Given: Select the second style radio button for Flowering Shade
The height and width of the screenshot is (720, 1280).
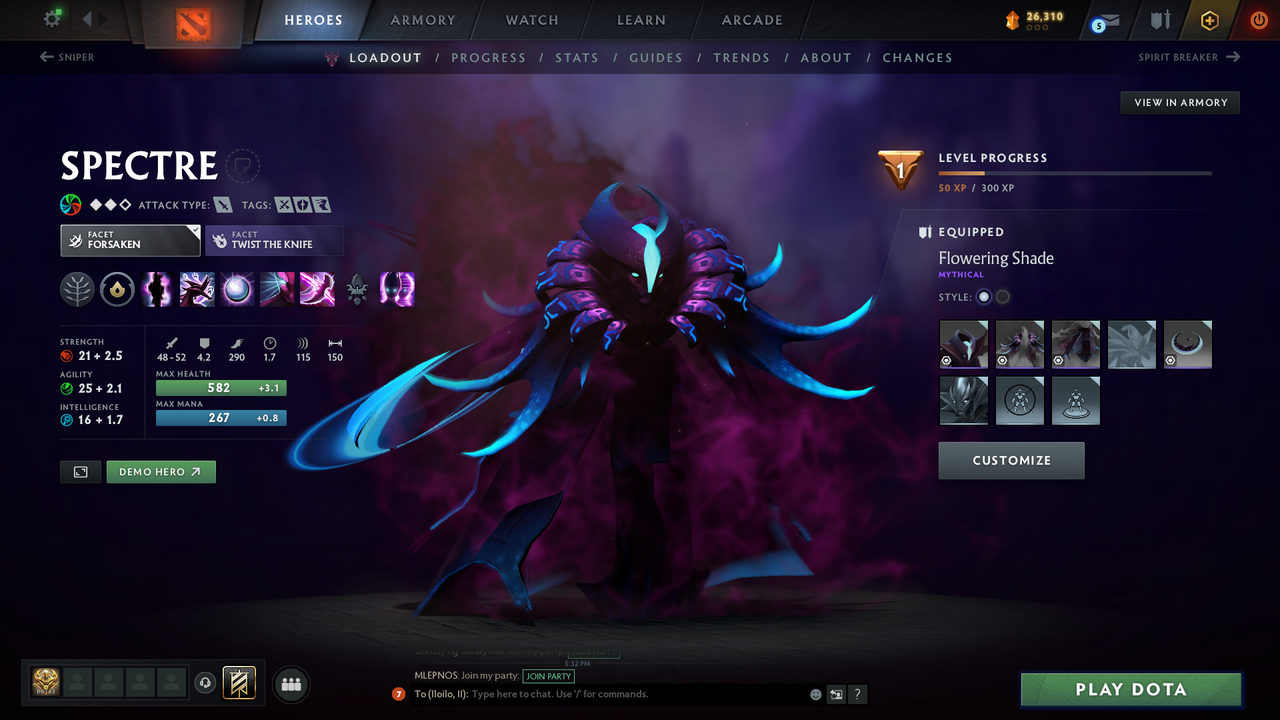Looking at the screenshot, I should 1002,296.
